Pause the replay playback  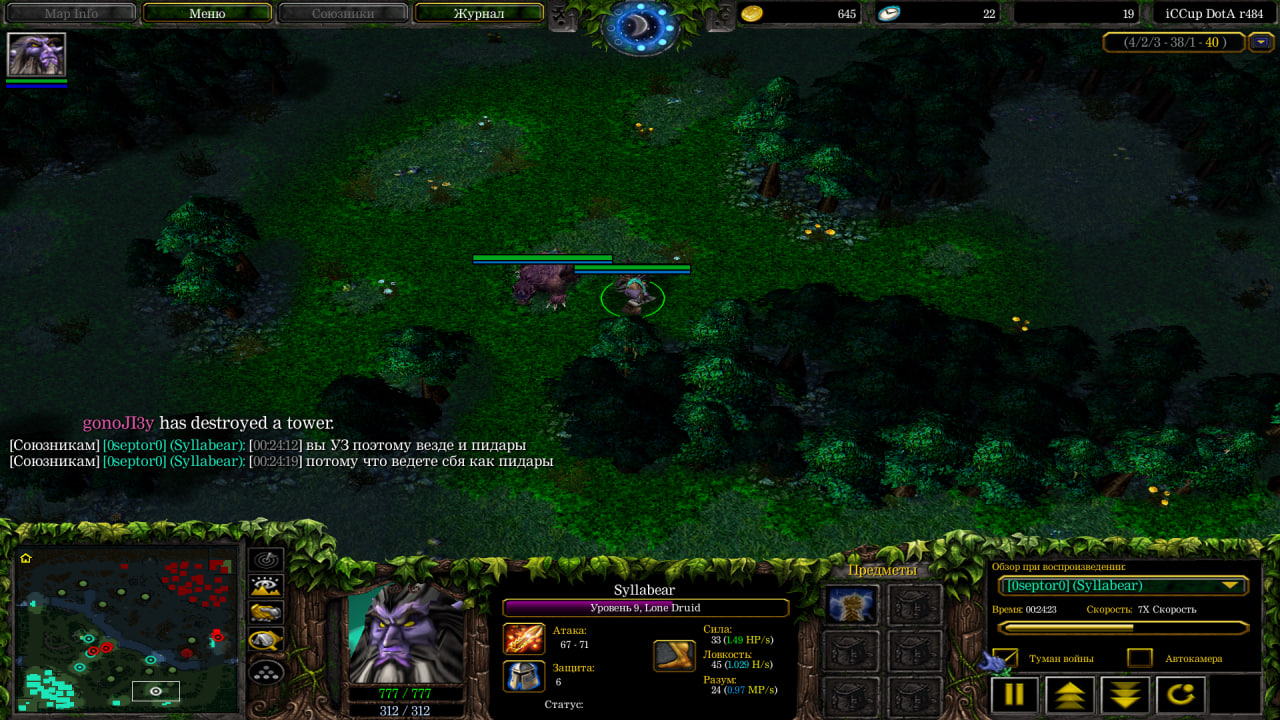click(x=1014, y=694)
